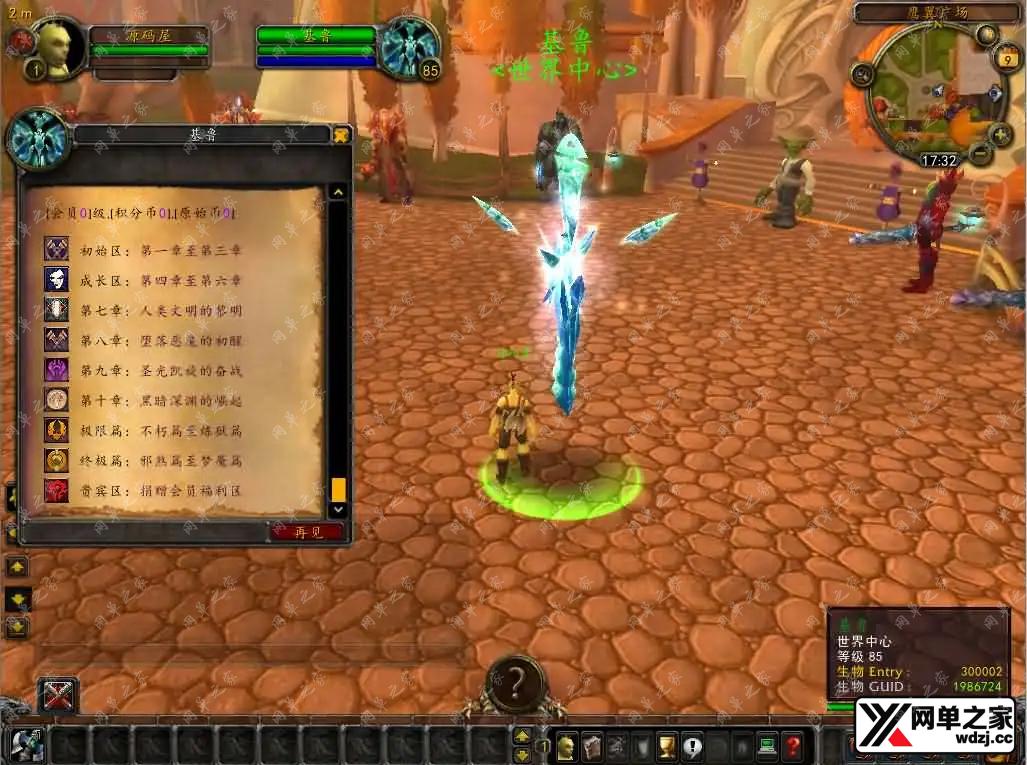Open the 贵宾区 donor member welfare option
Viewport: 1027px width, 765px height.
tap(160, 491)
